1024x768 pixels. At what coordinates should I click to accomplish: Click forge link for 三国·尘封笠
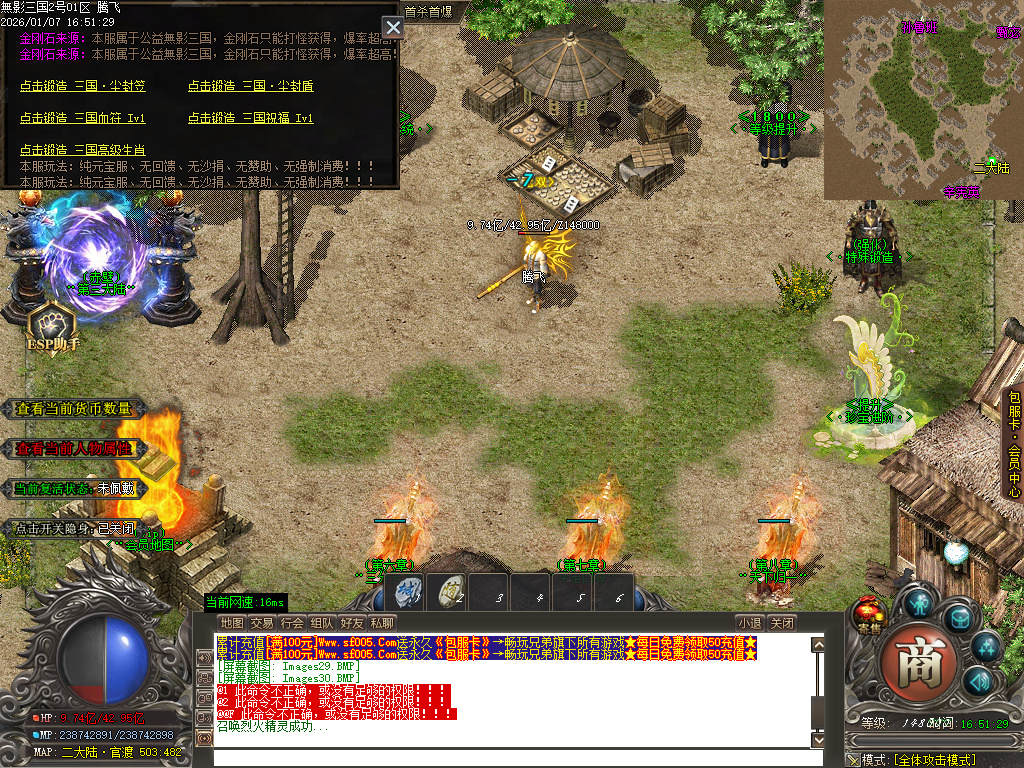[83, 86]
